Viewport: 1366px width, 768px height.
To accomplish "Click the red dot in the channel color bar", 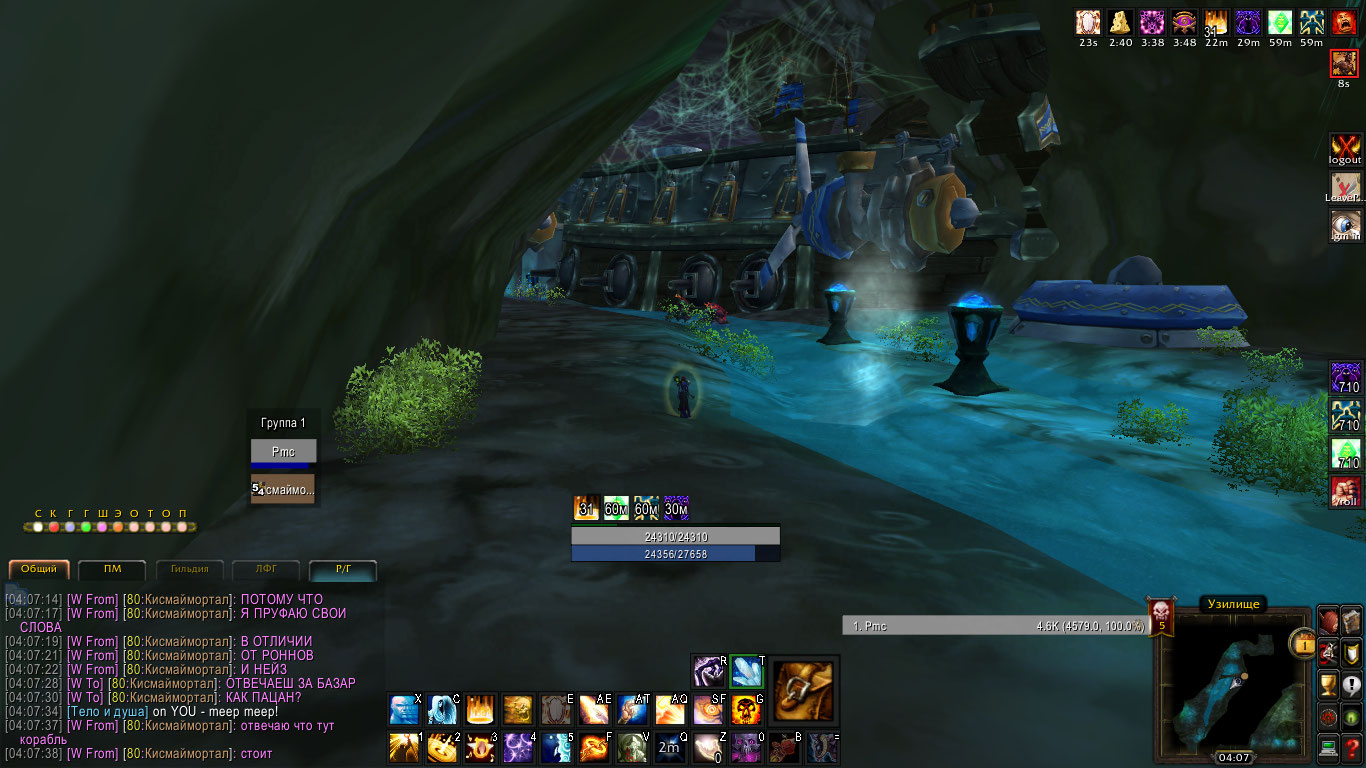I will pyautogui.click(x=54, y=527).
